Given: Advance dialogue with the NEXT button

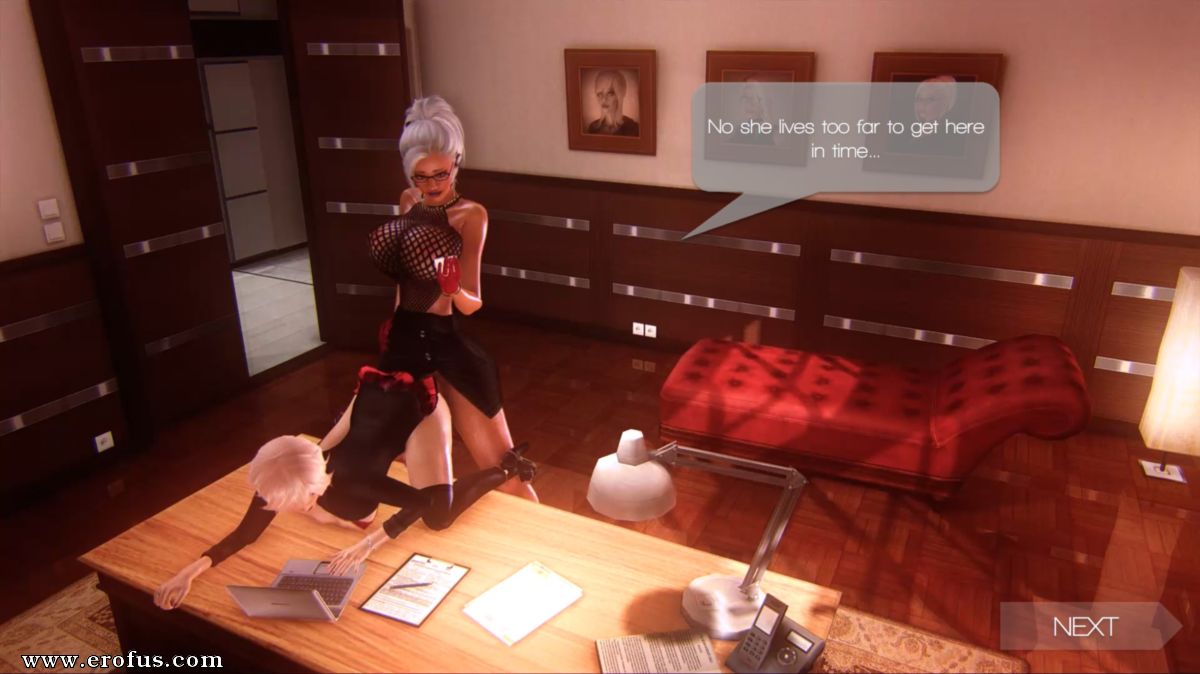Looking at the screenshot, I should (x=1087, y=627).
